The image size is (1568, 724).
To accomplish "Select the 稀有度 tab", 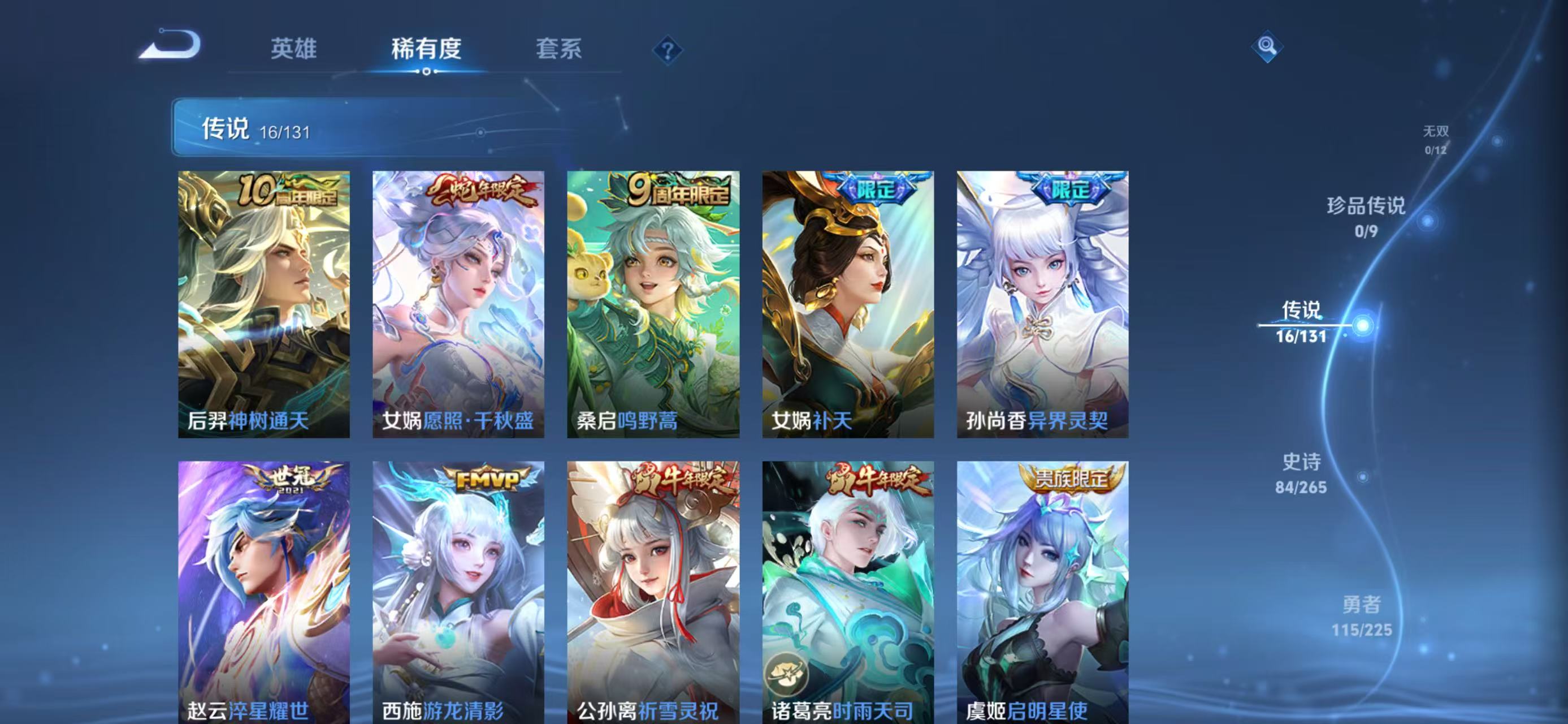I will [x=426, y=49].
